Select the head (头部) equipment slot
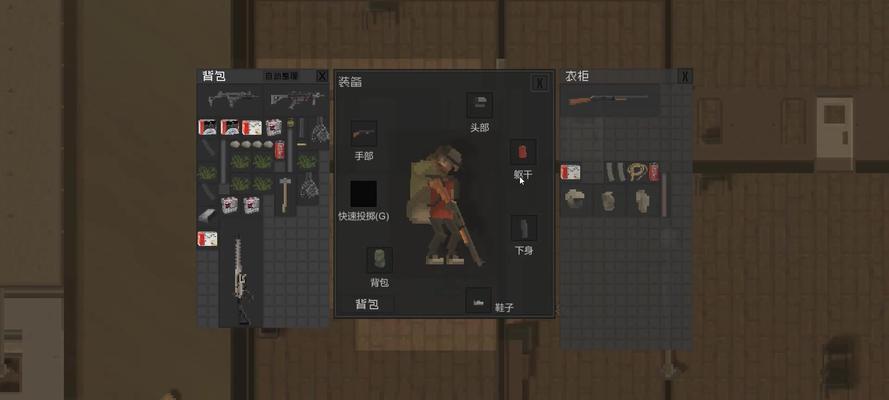Screen dimensions: 889x400 point(479,105)
